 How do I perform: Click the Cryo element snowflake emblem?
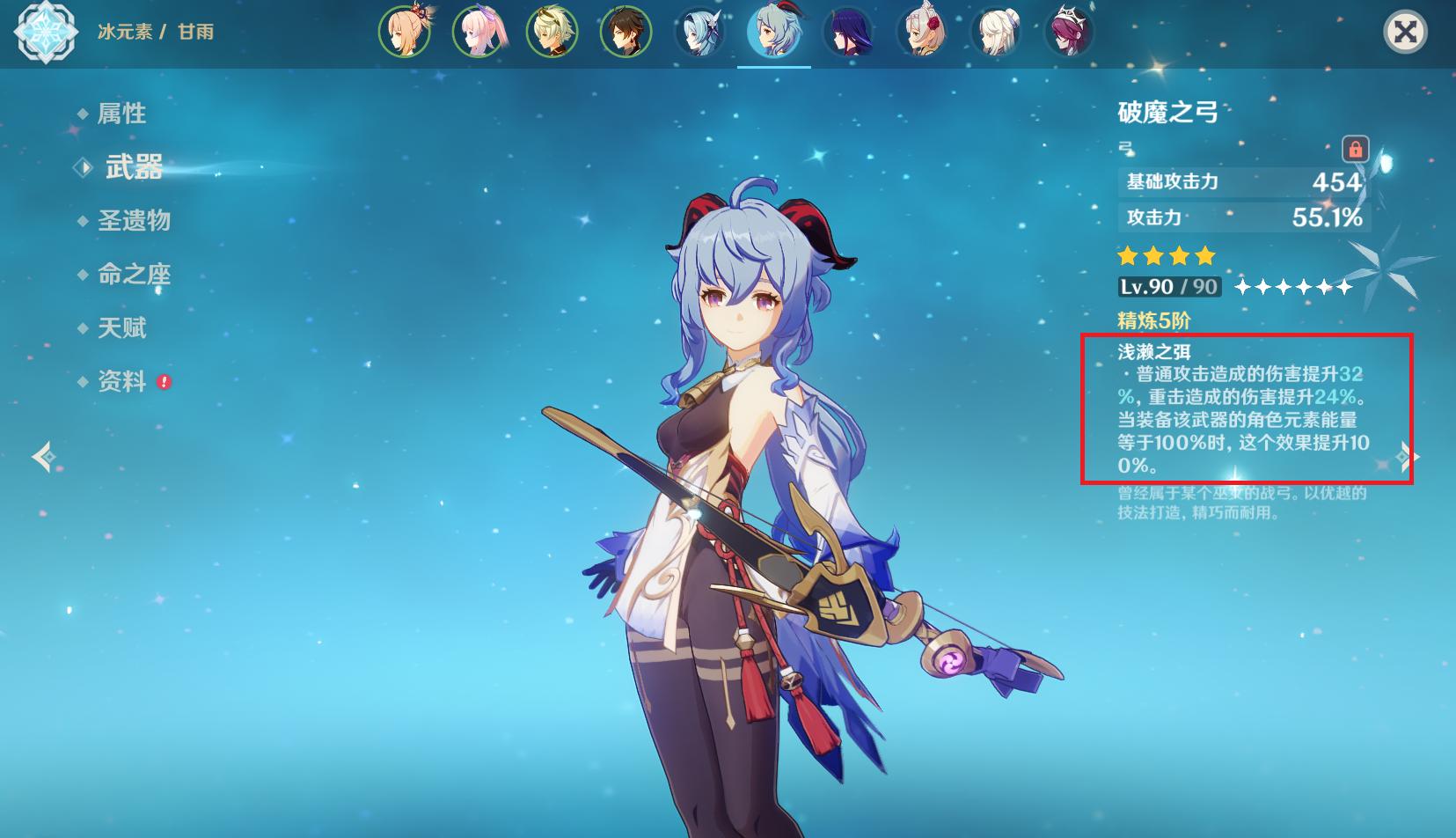46,33
